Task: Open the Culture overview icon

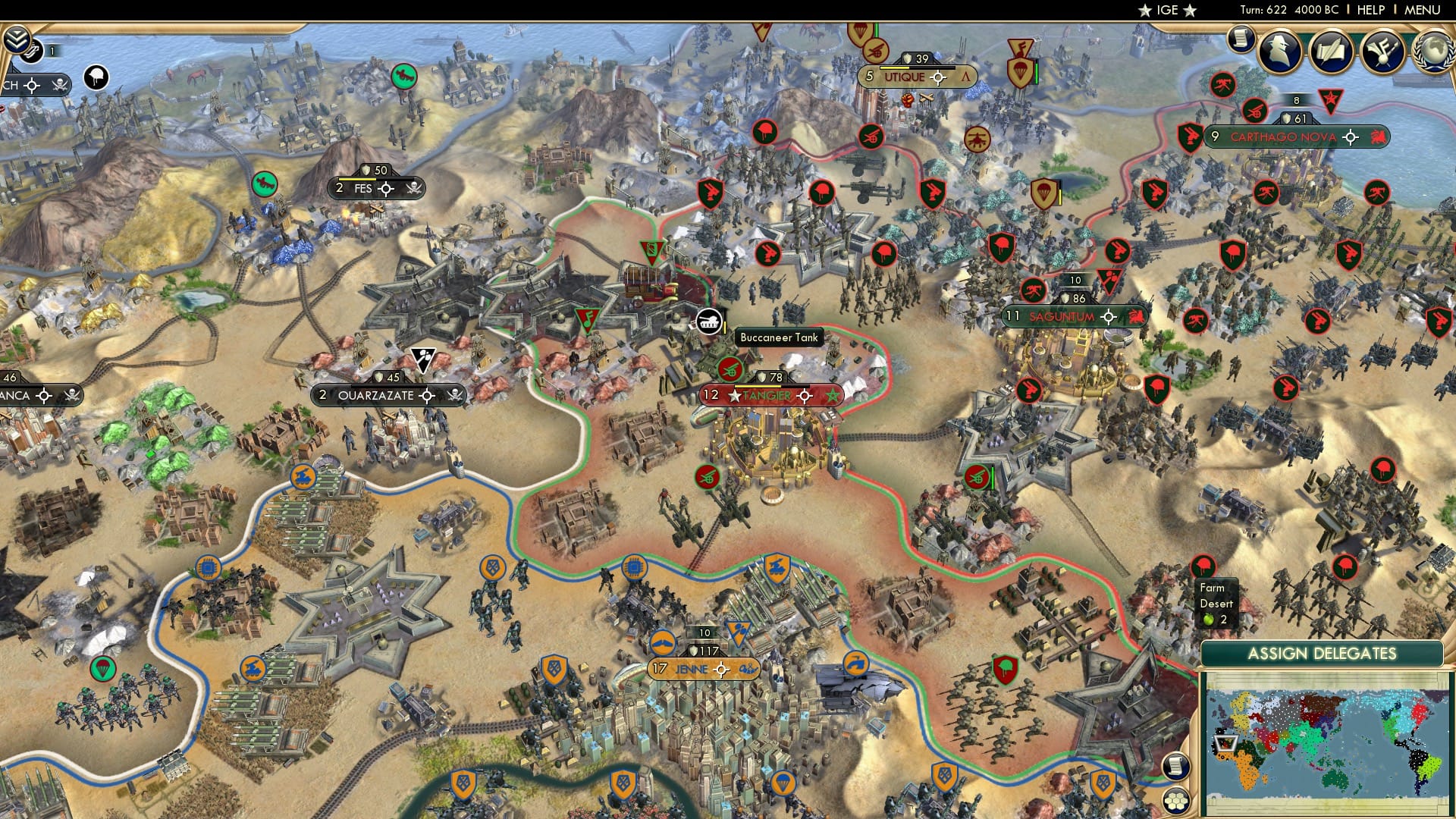Action: click(1382, 52)
